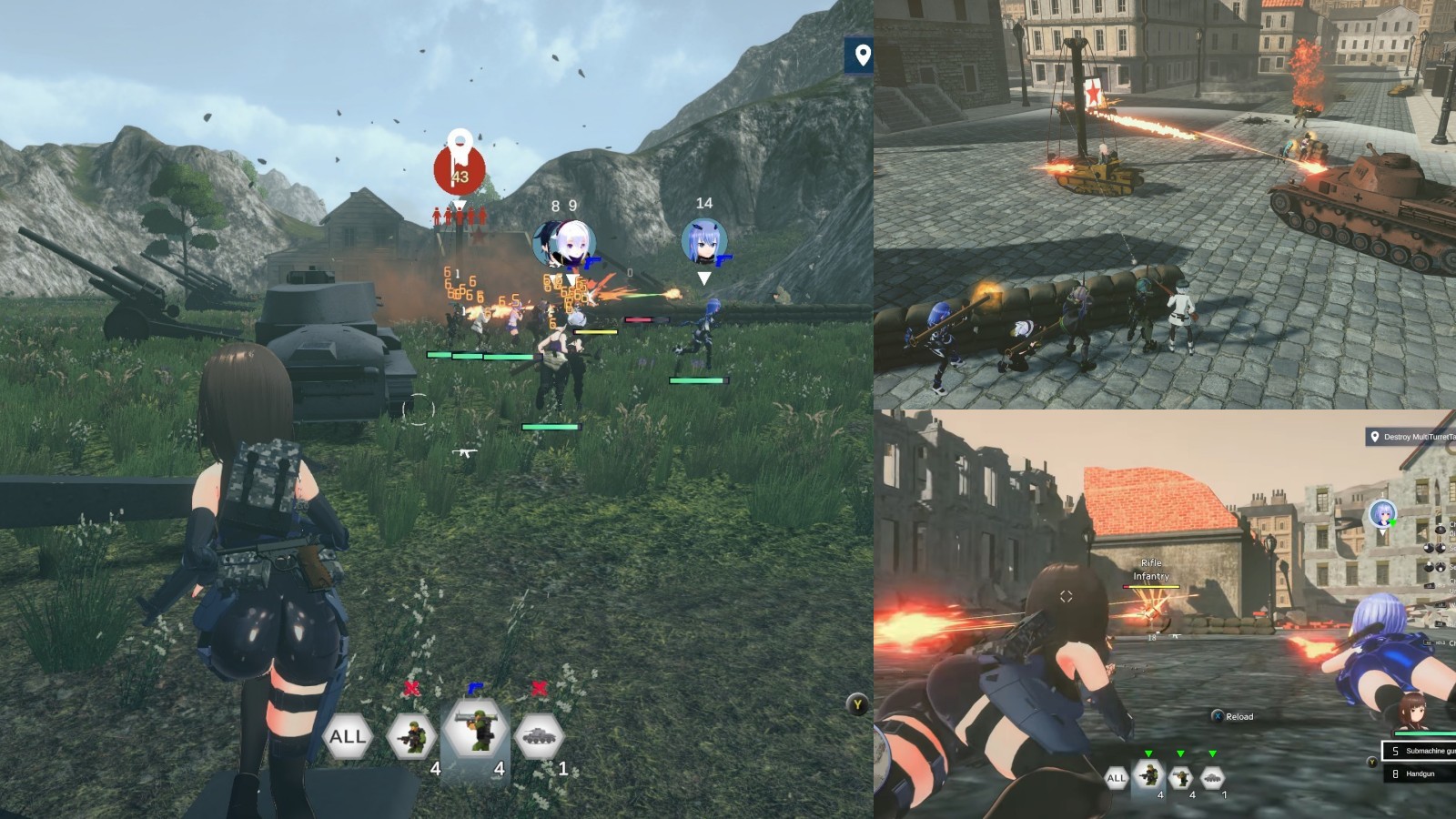Open the blue-haired character portrait marked 14
Viewport: 1456px width, 819px height.
703,241
